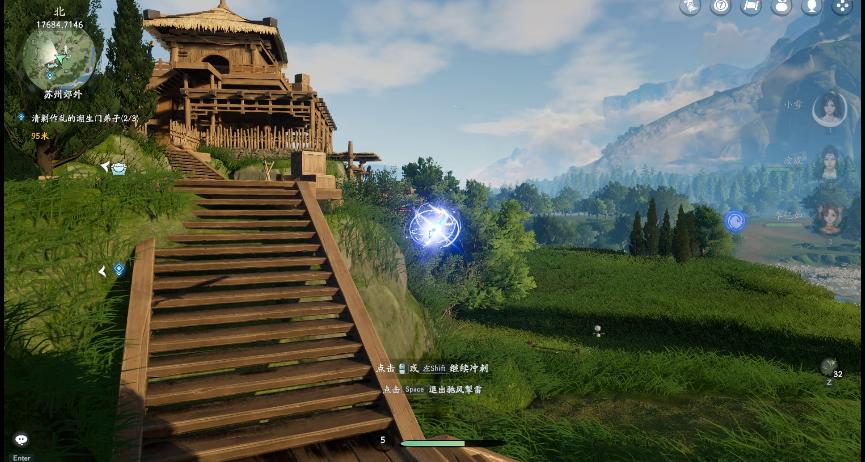Image resolution: width=865 pixels, height=462 pixels.
Task: Open the circular minimap
Action: tap(59, 57)
